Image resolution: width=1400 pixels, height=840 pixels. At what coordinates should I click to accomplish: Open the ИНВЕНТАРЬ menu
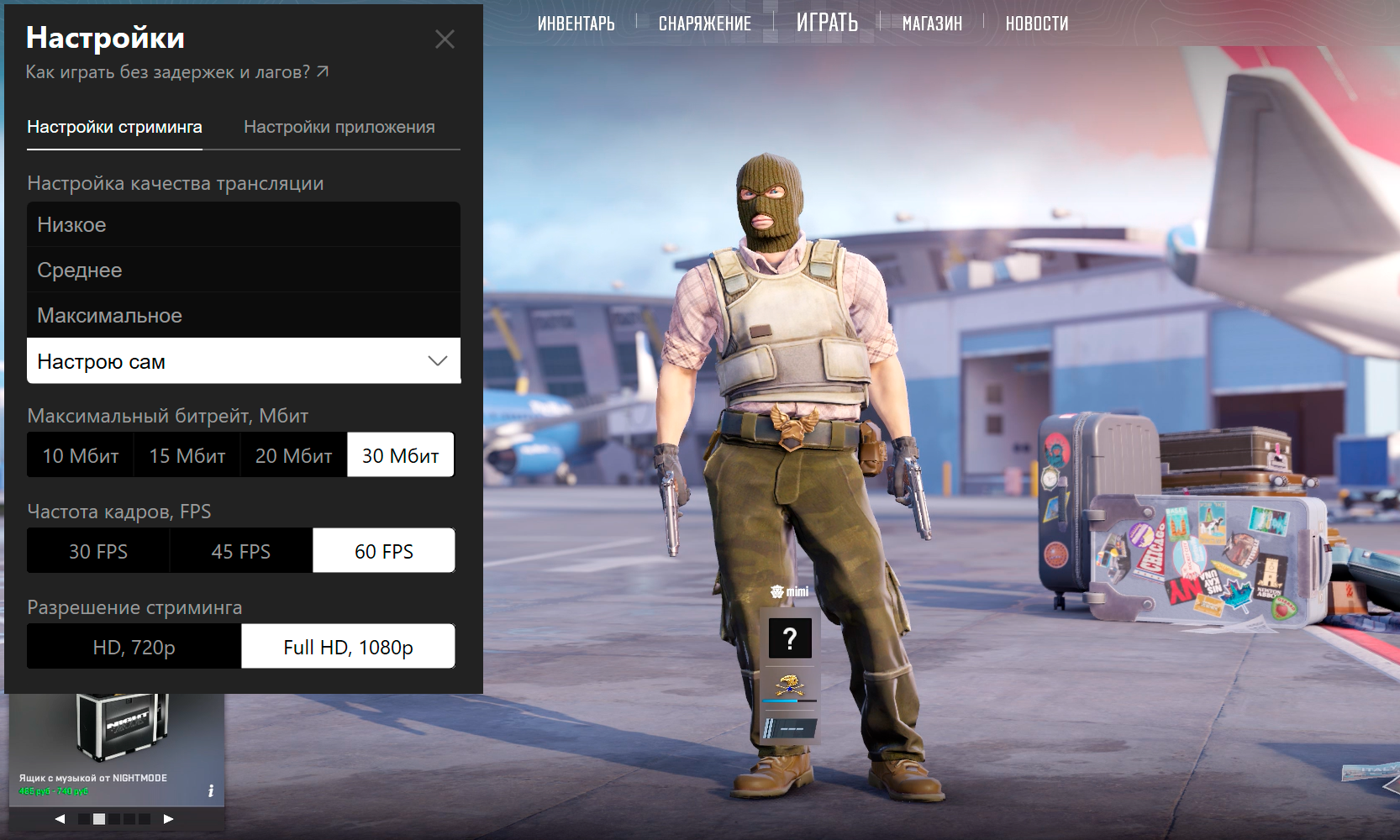576,24
